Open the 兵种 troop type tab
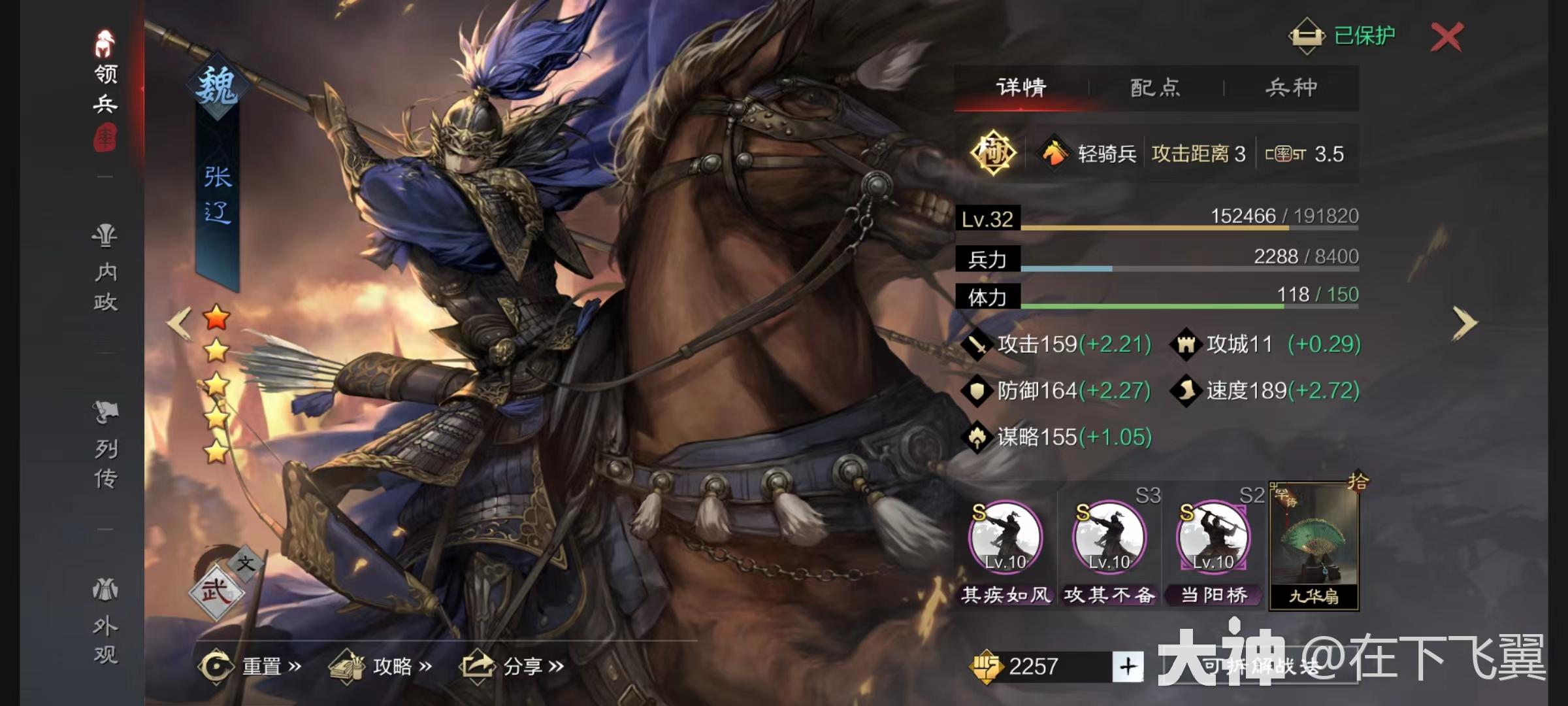 coord(1291,88)
